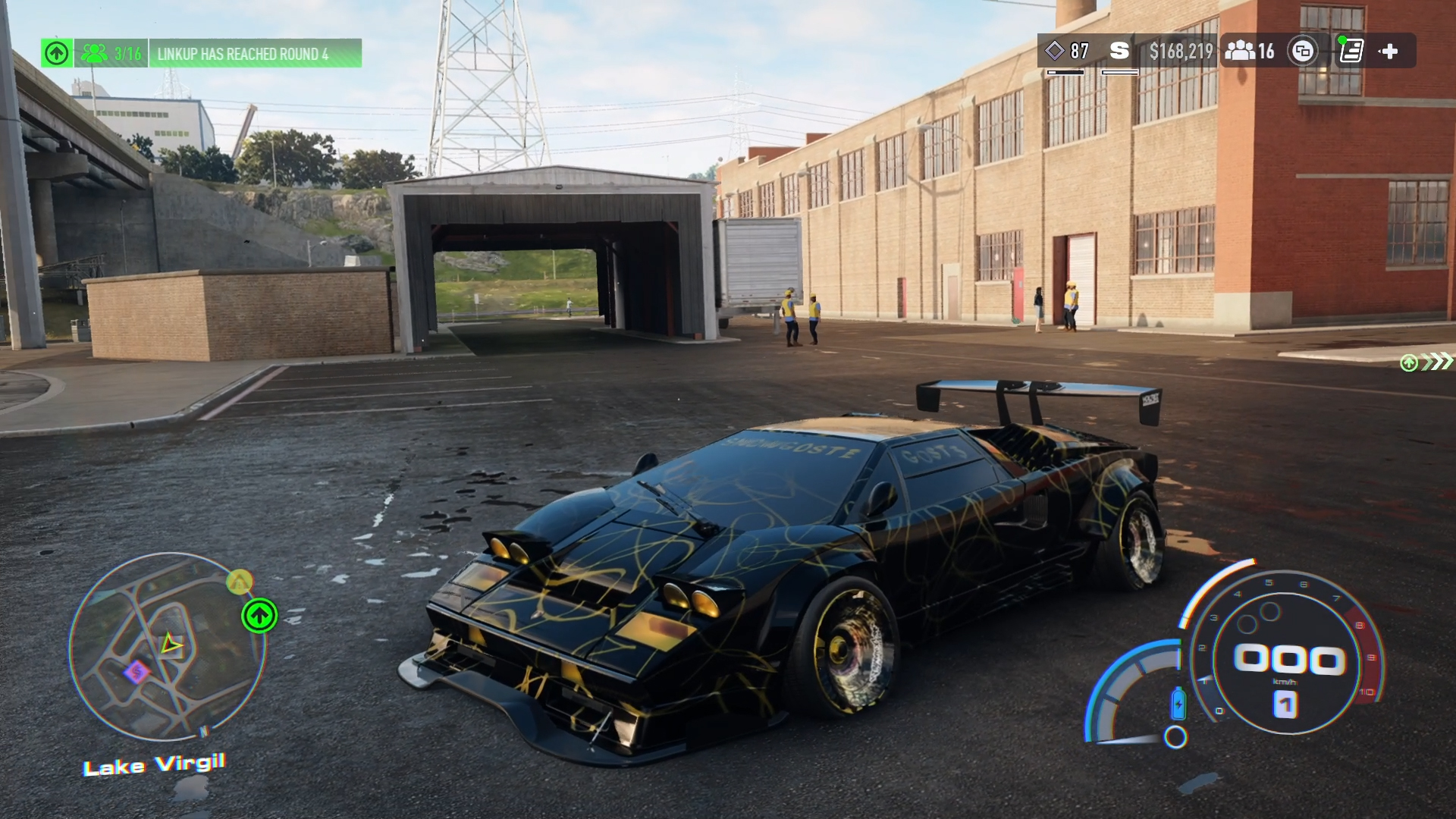Image resolution: width=1456 pixels, height=819 pixels.
Task: Select the purple dollar marker on minimap
Action: point(136,671)
